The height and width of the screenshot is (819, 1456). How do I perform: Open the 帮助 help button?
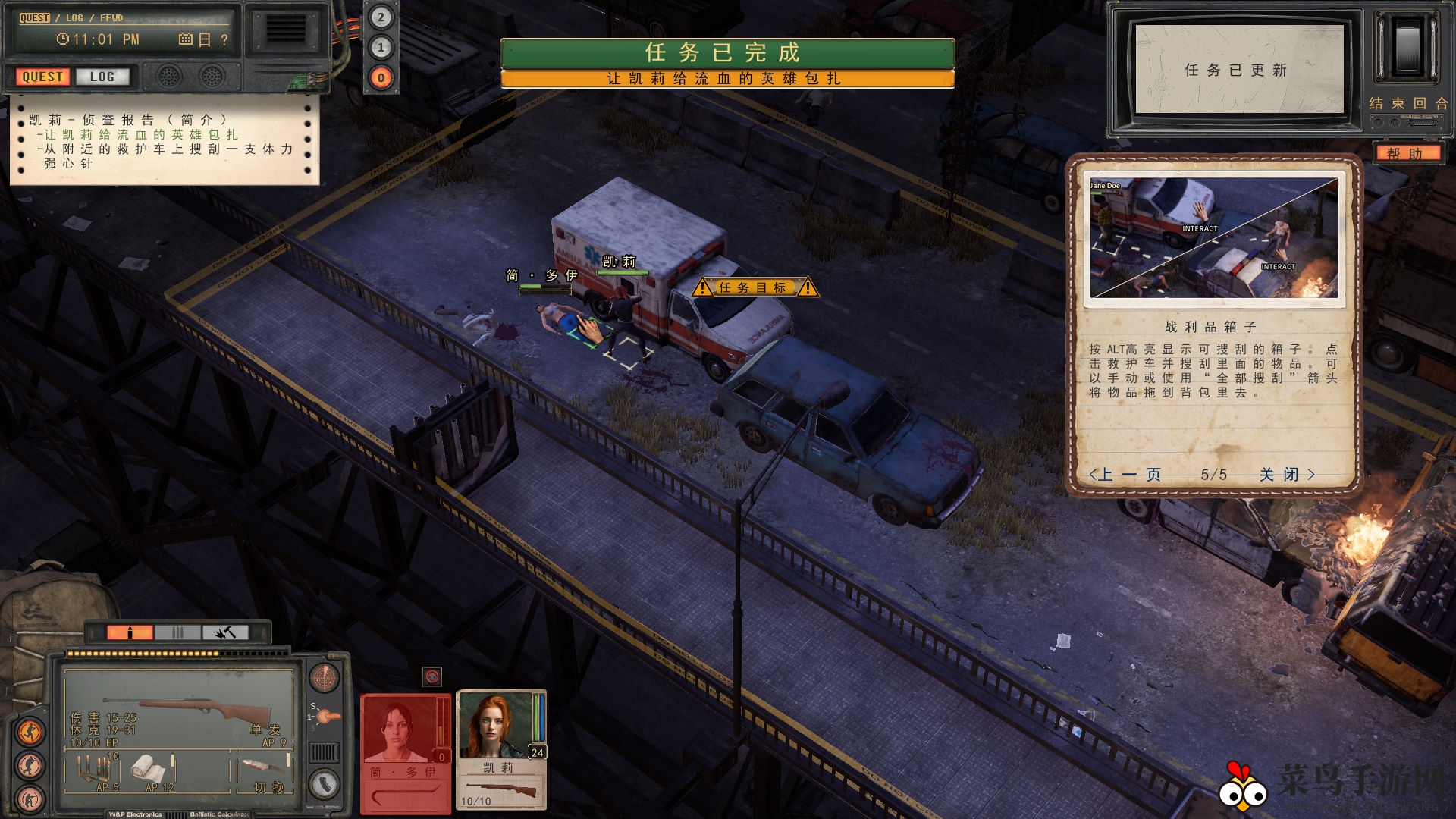(x=1404, y=153)
